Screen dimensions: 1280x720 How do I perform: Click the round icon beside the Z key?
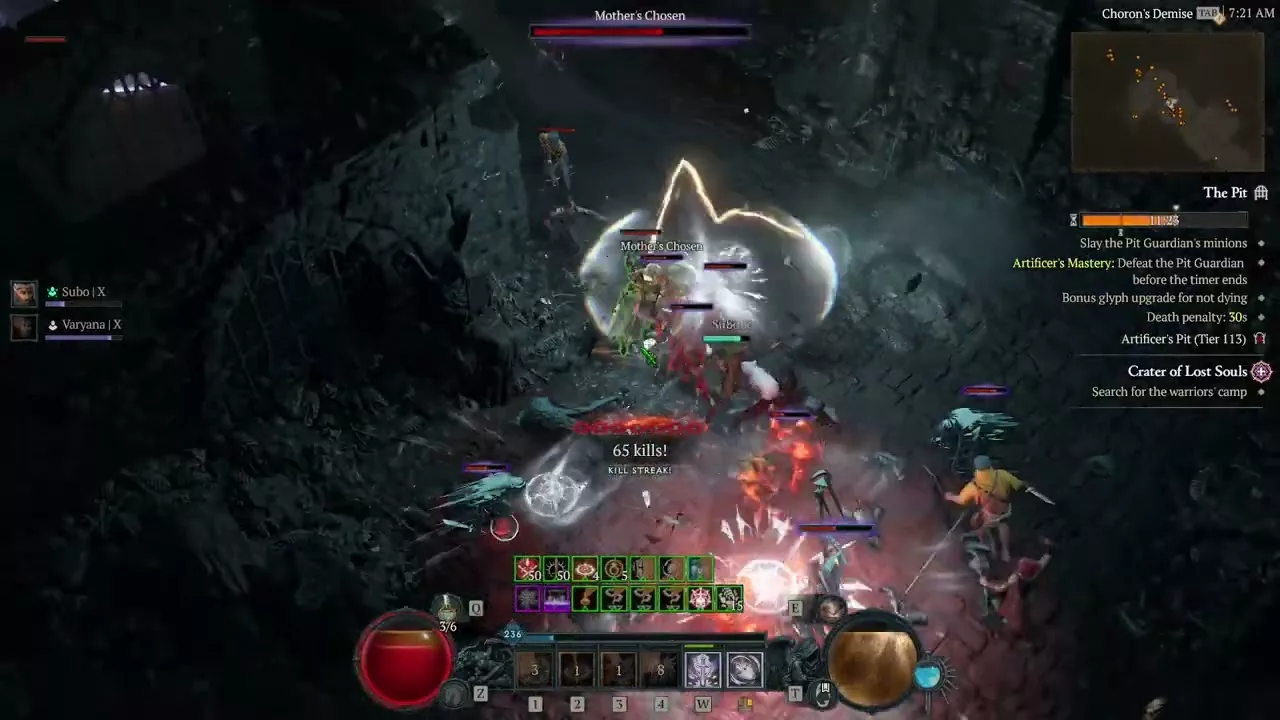(x=455, y=691)
